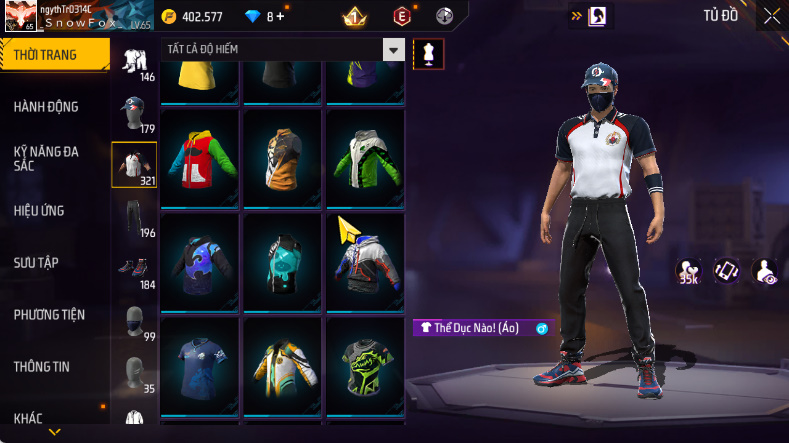This screenshot has width=789, height=443.
Task: Open the pants category with 196 items
Action: [x=134, y=216]
